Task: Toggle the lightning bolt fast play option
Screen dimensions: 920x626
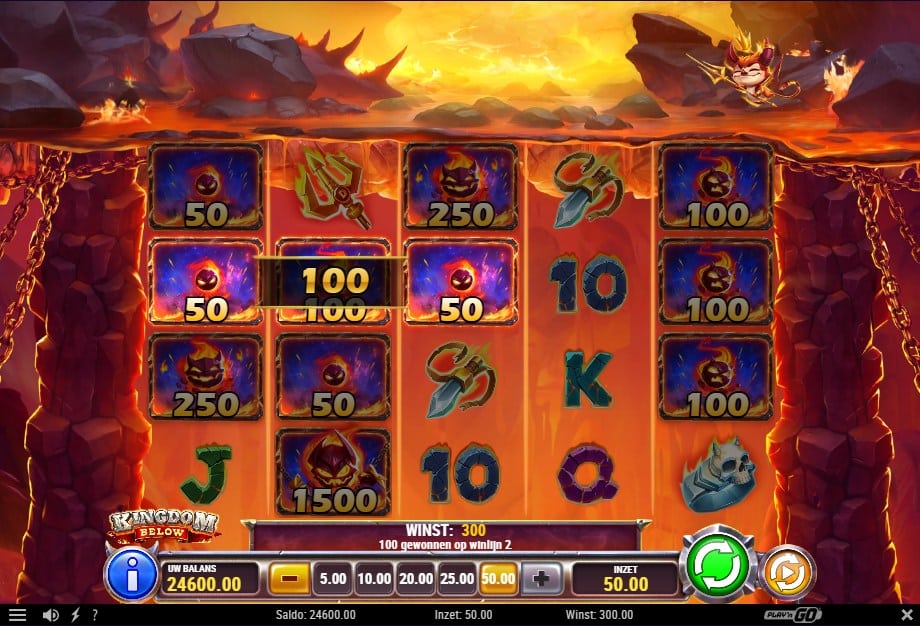Action: pos(76,615)
